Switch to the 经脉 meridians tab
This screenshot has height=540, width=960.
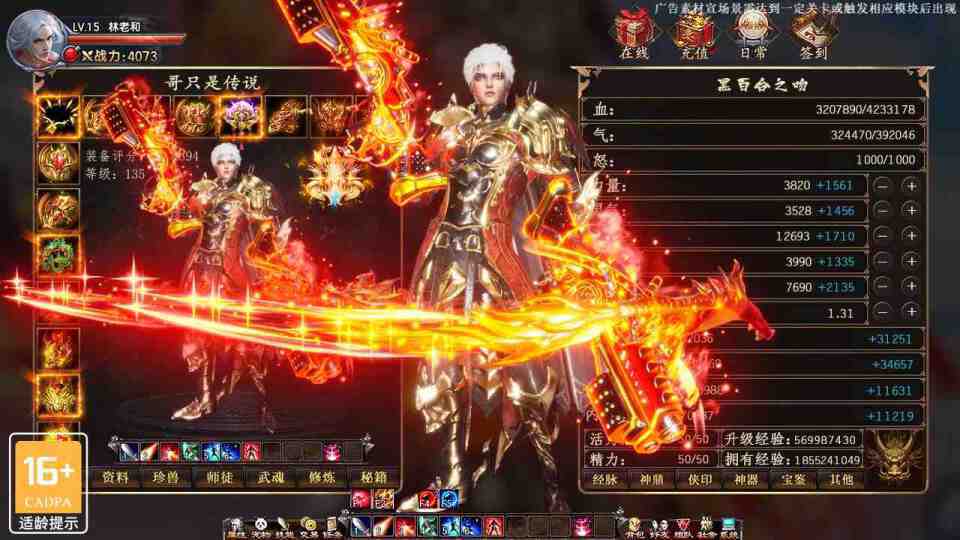[x=606, y=480]
